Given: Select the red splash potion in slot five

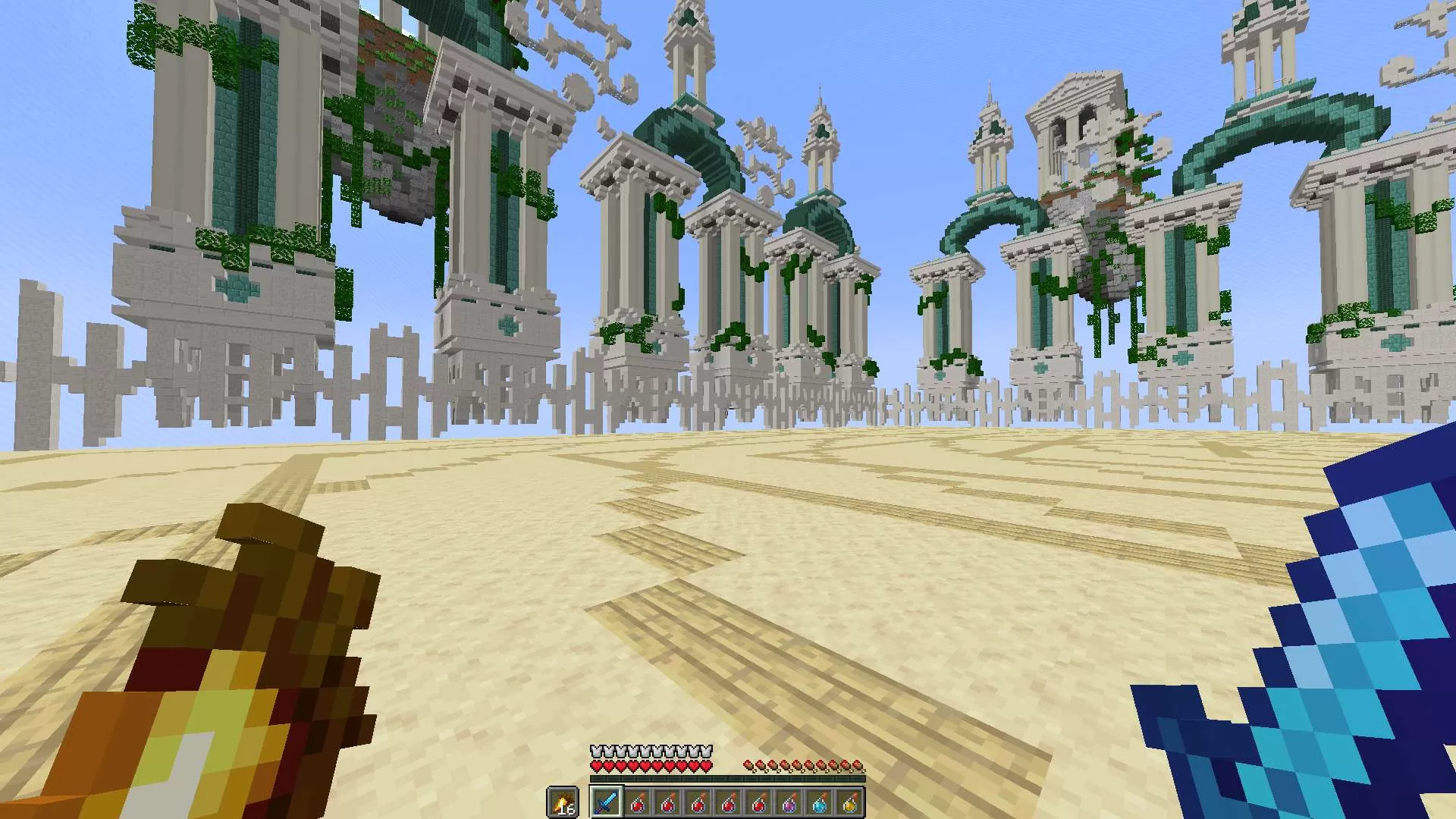Looking at the screenshot, I should click(x=728, y=802).
